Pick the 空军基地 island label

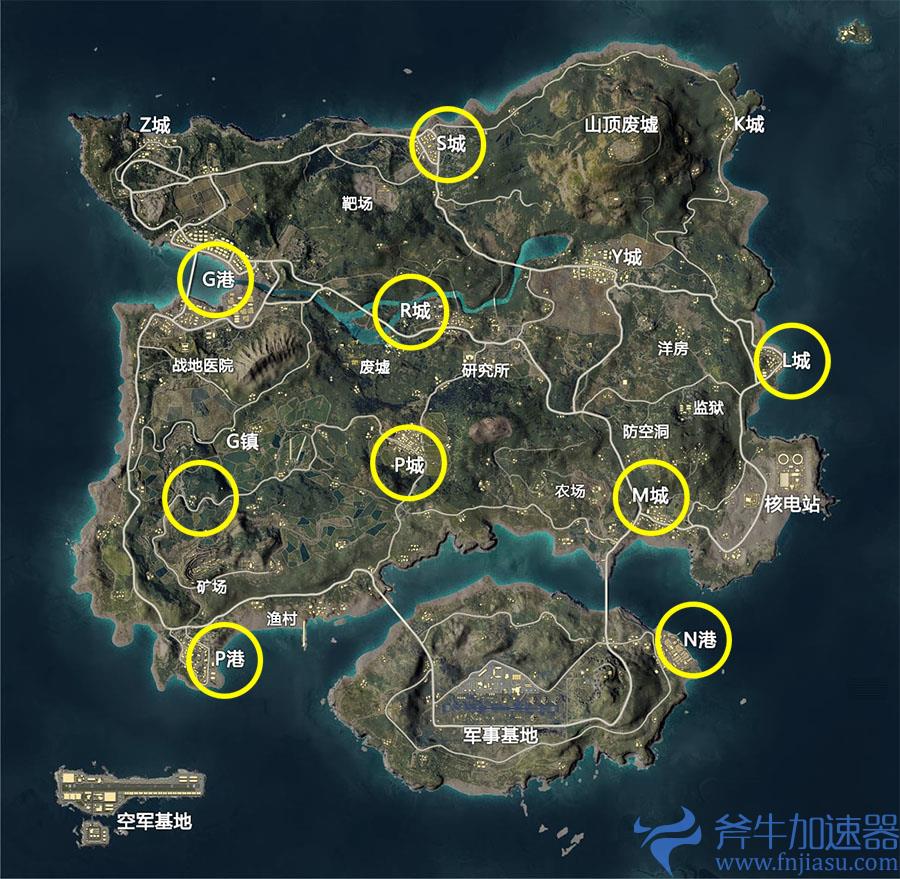(x=154, y=822)
